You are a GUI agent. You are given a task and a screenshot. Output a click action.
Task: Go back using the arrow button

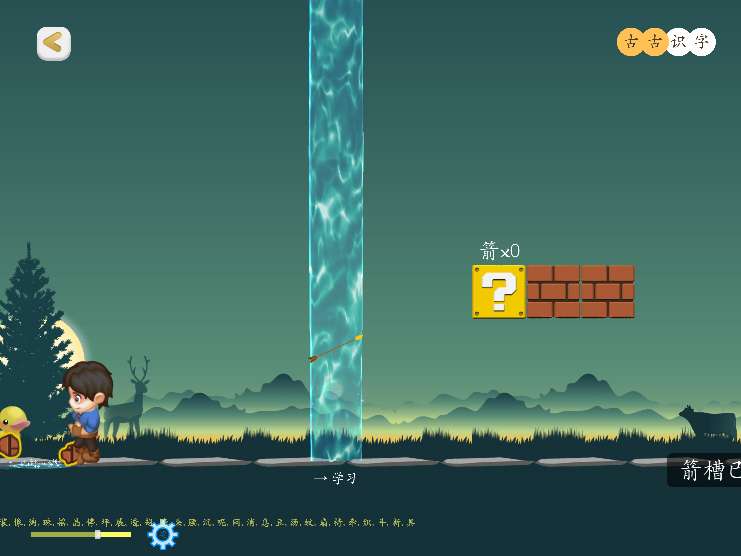[x=54, y=43]
